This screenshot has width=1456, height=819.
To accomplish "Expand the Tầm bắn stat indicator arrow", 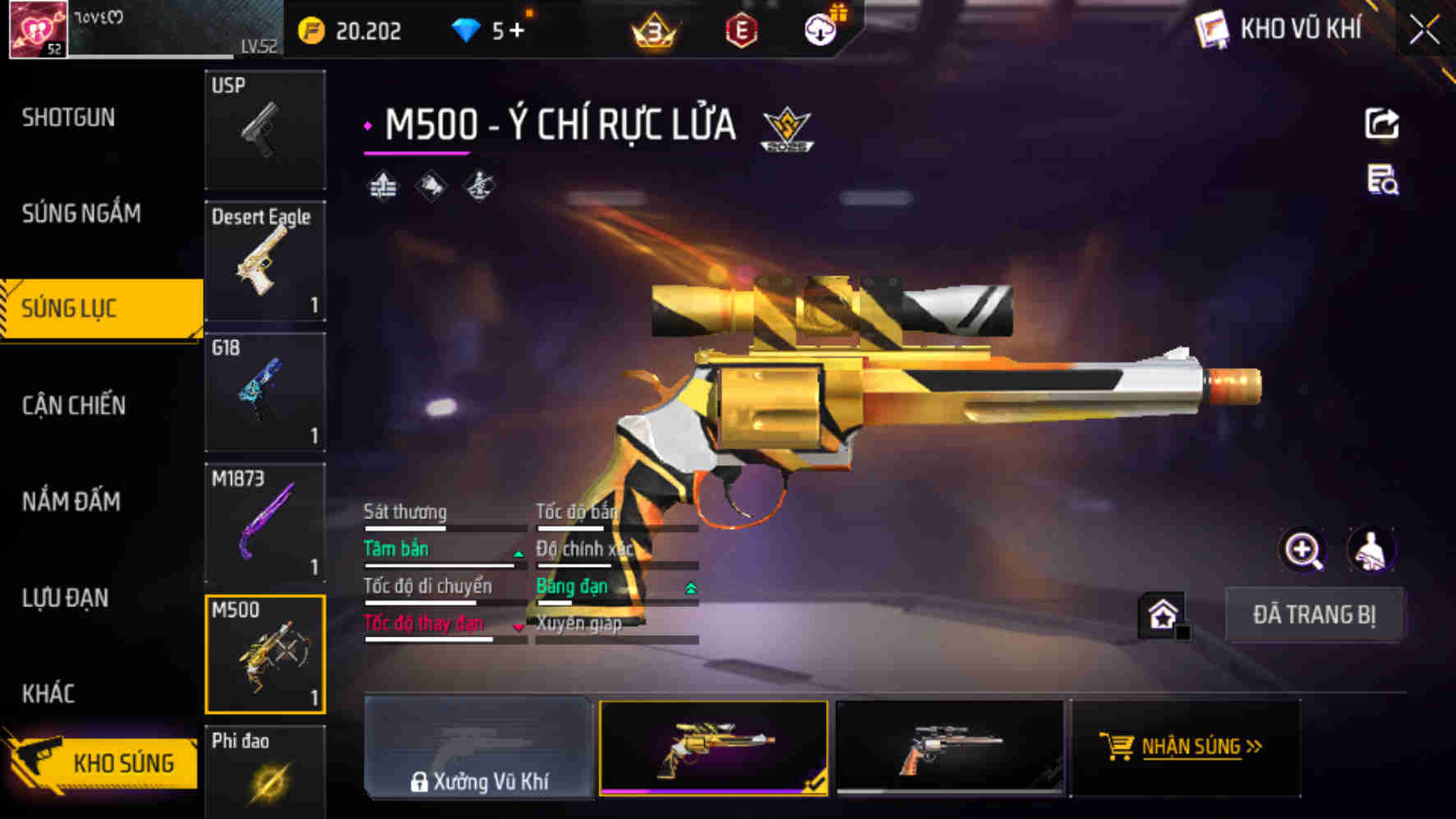I will [x=518, y=554].
